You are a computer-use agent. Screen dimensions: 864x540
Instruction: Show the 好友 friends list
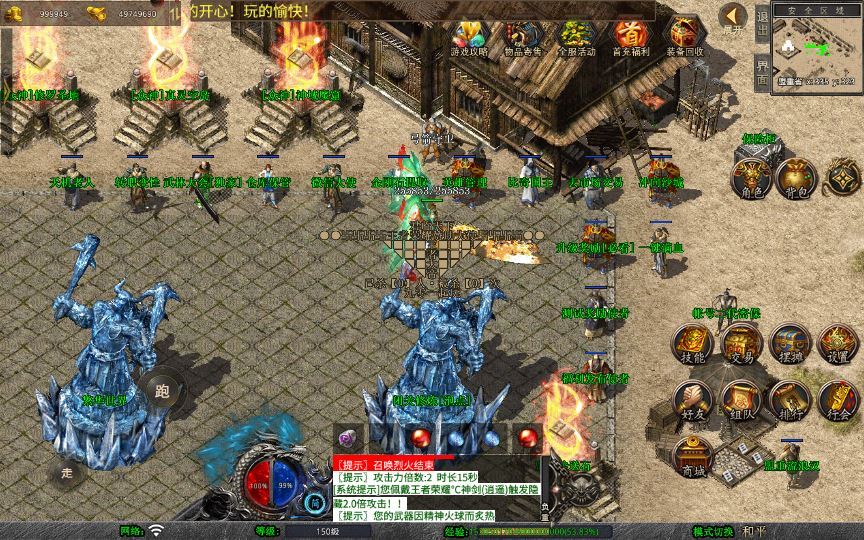(692, 399)
